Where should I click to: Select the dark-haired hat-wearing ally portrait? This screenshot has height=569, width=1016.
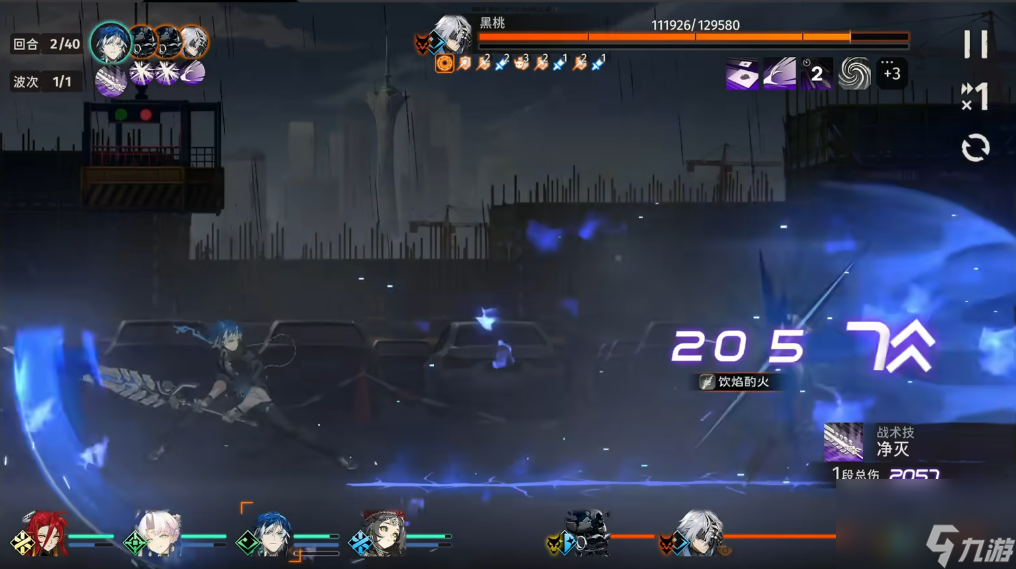(383, 533)
